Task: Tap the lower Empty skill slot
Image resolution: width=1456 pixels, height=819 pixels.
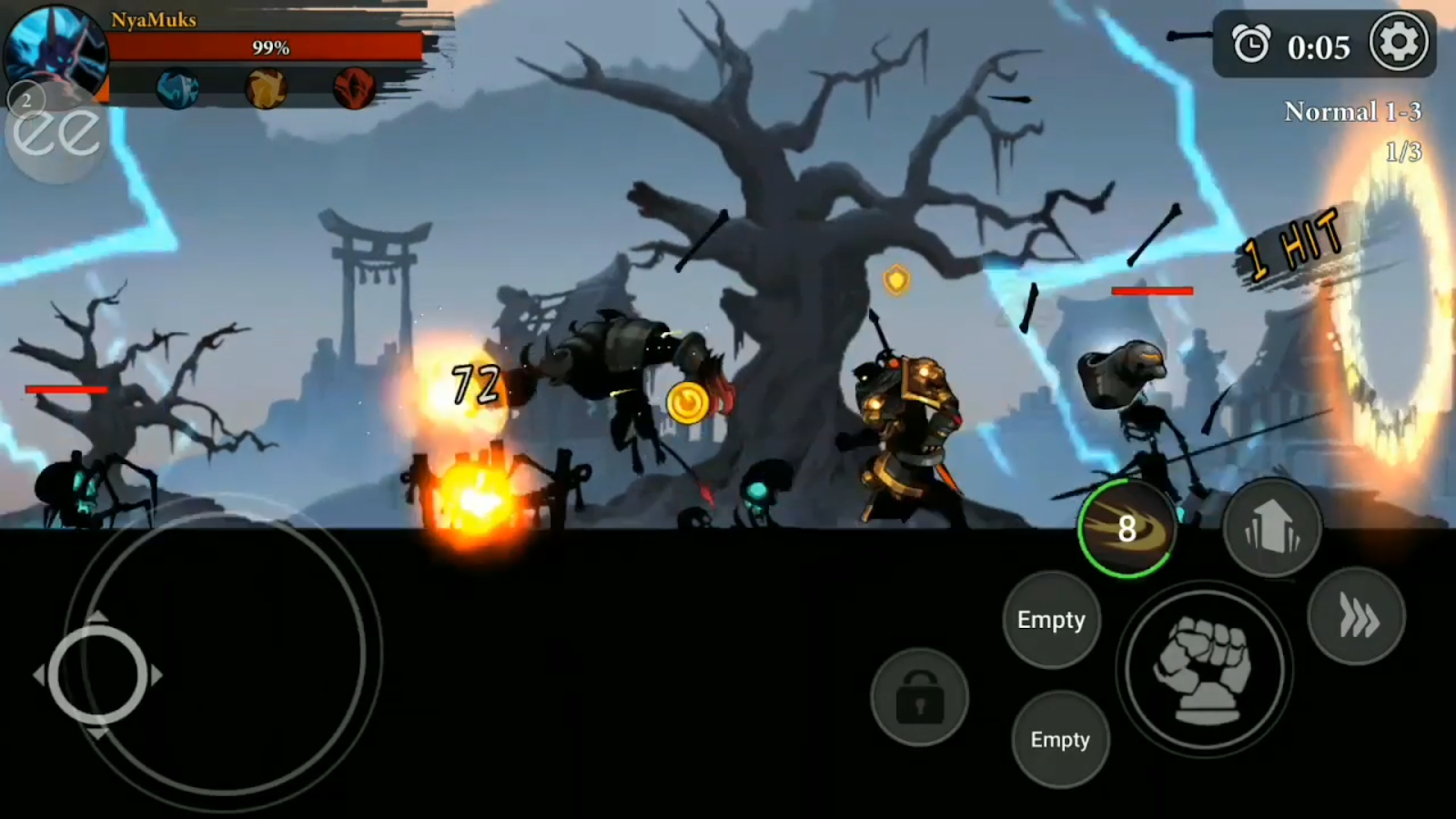Action: tap(1060, 740)
